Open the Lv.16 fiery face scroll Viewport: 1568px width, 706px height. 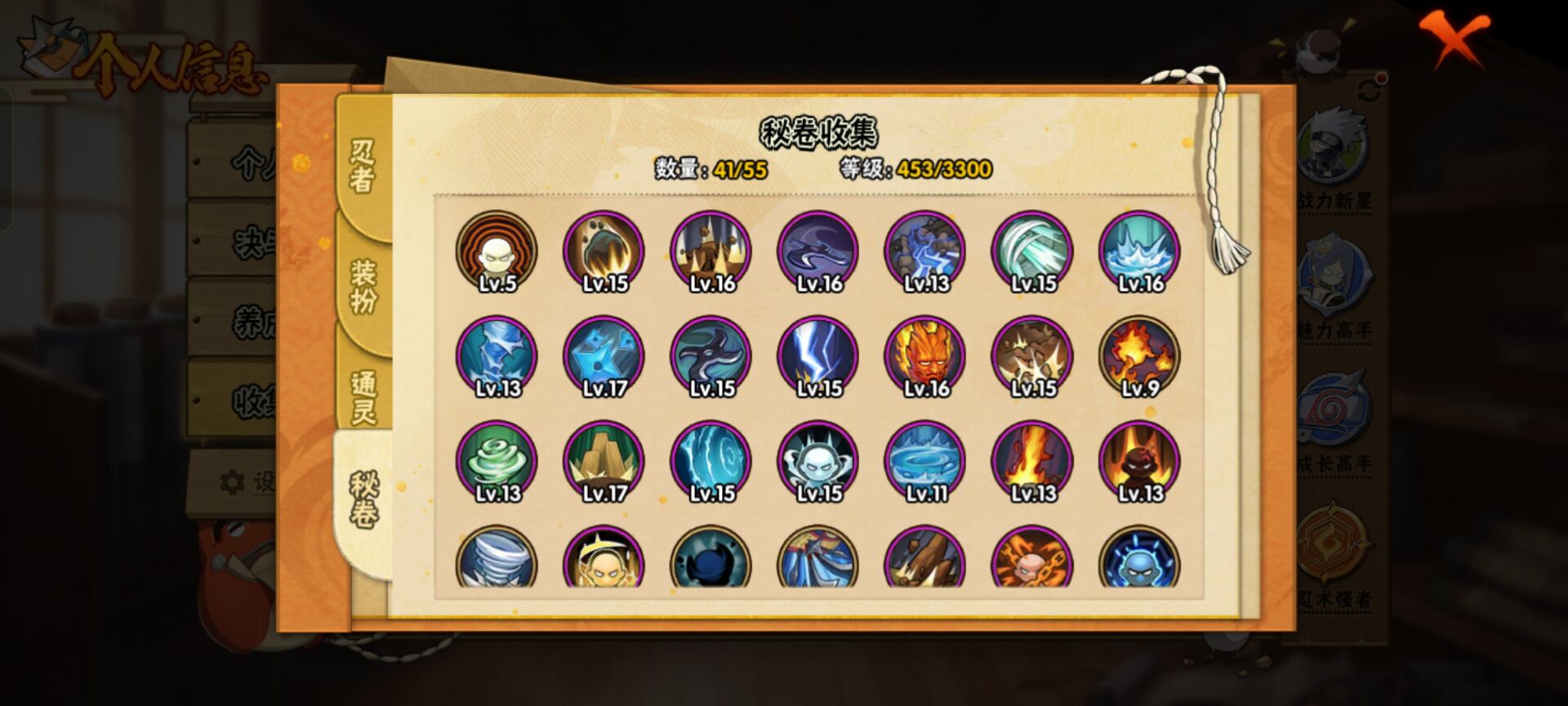(927, 357)
